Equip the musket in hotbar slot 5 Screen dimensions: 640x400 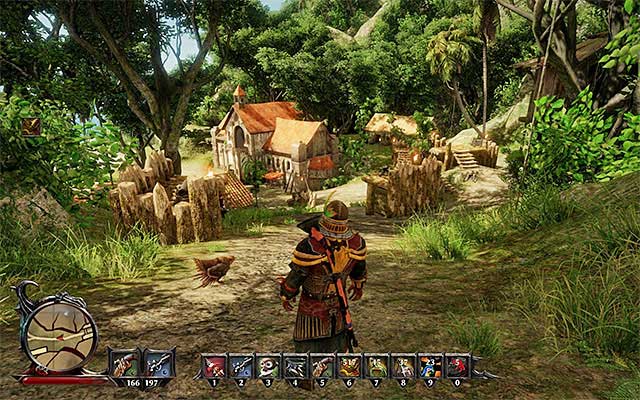pos(323,366)
